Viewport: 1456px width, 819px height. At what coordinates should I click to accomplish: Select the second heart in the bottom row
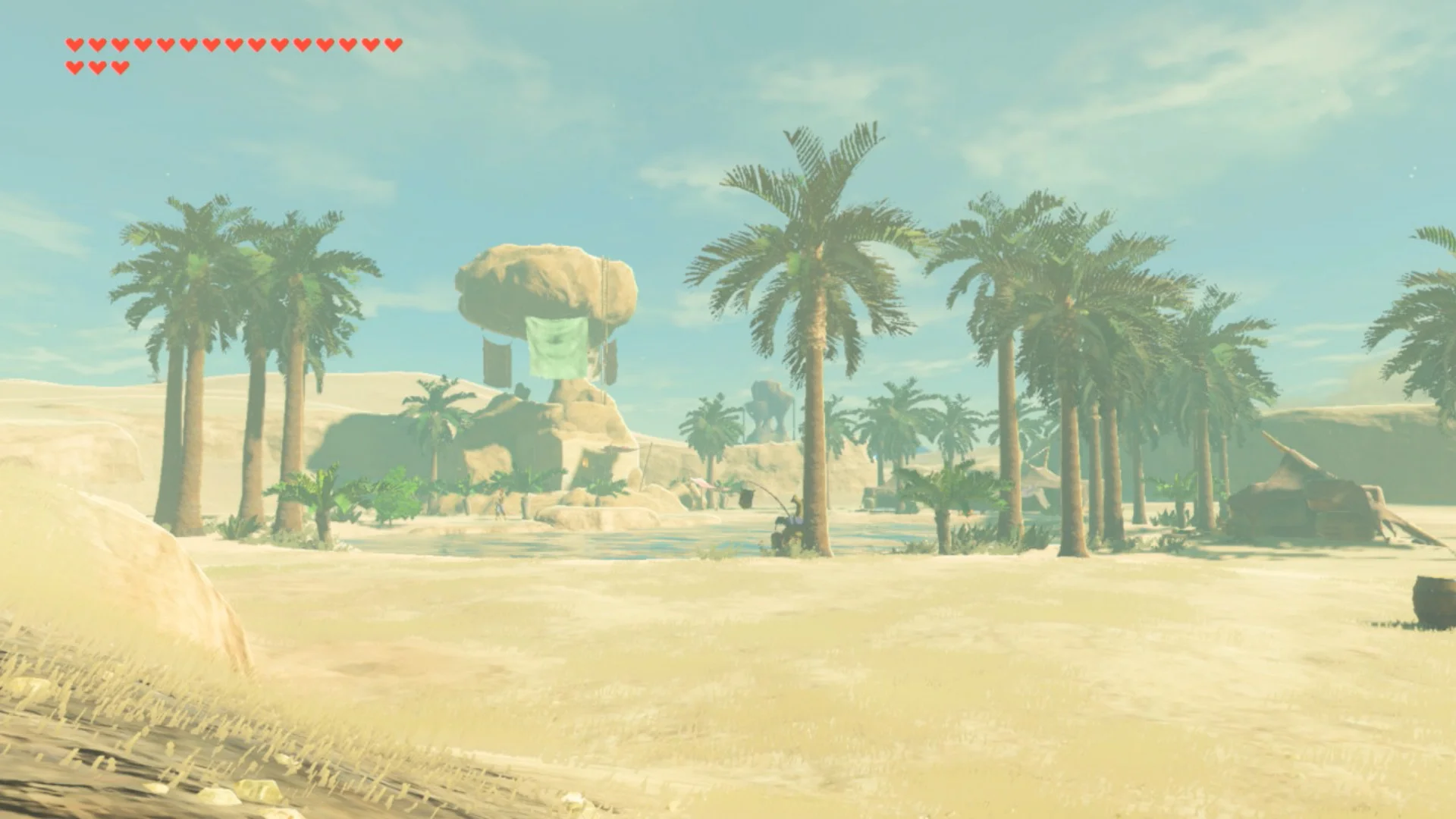point(97,66)
